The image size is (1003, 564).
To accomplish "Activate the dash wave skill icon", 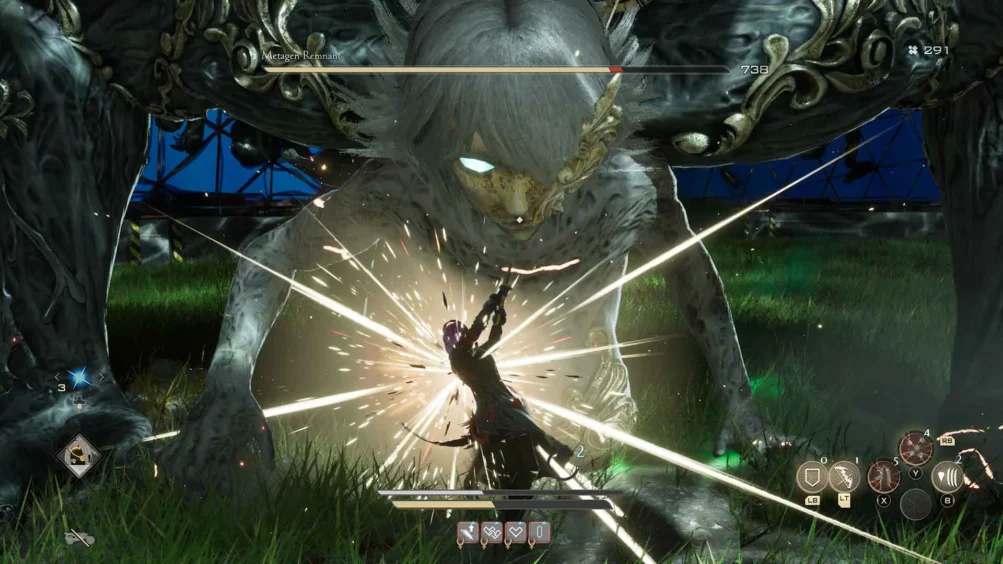I will pyautogui.click(x=947, y=477).
